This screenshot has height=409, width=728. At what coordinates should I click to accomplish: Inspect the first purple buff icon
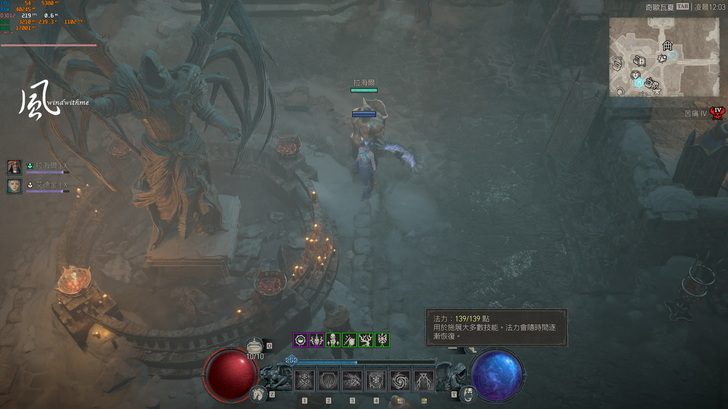300,340
